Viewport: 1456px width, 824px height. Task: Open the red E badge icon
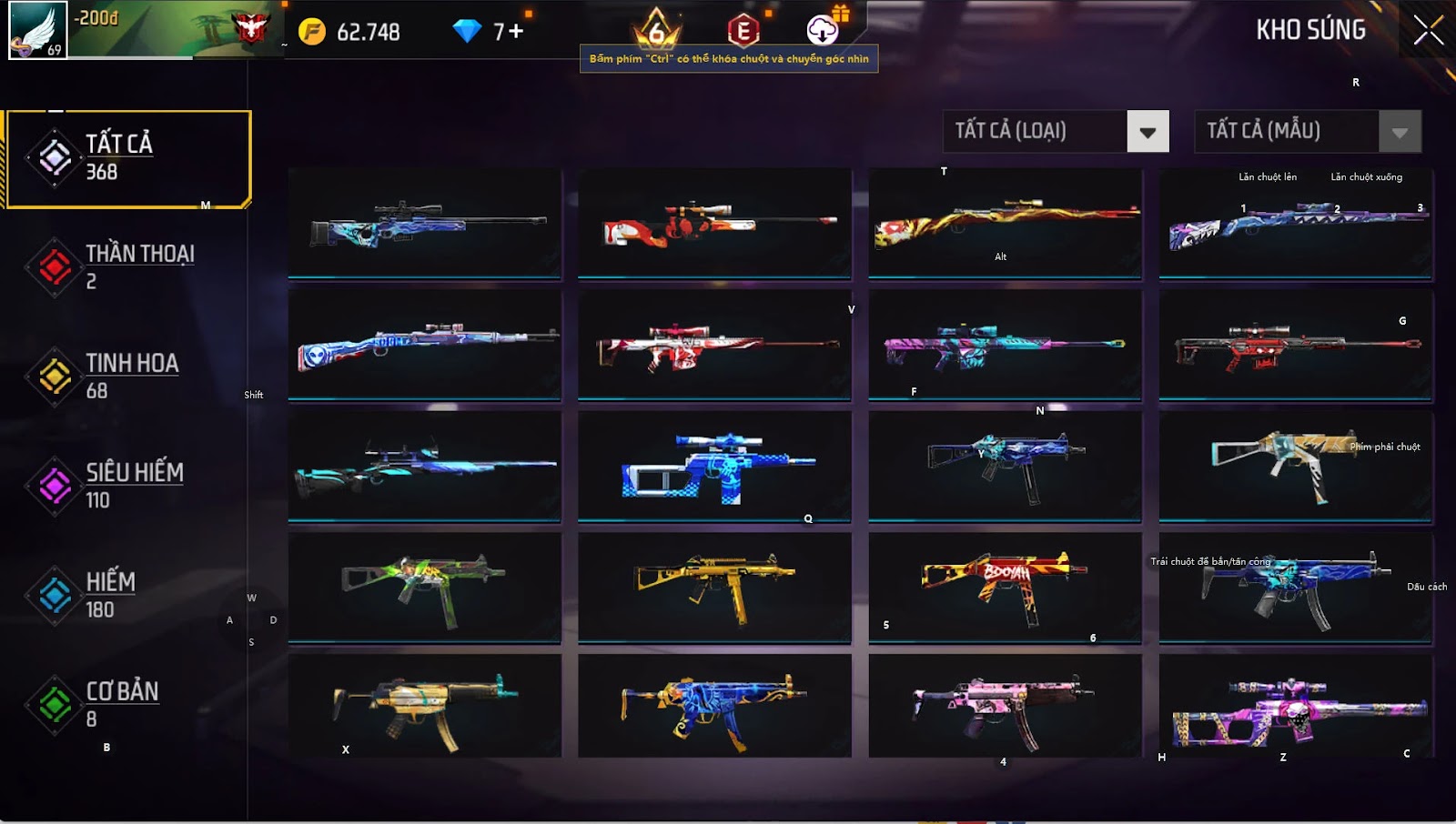(x=743, y=31)
